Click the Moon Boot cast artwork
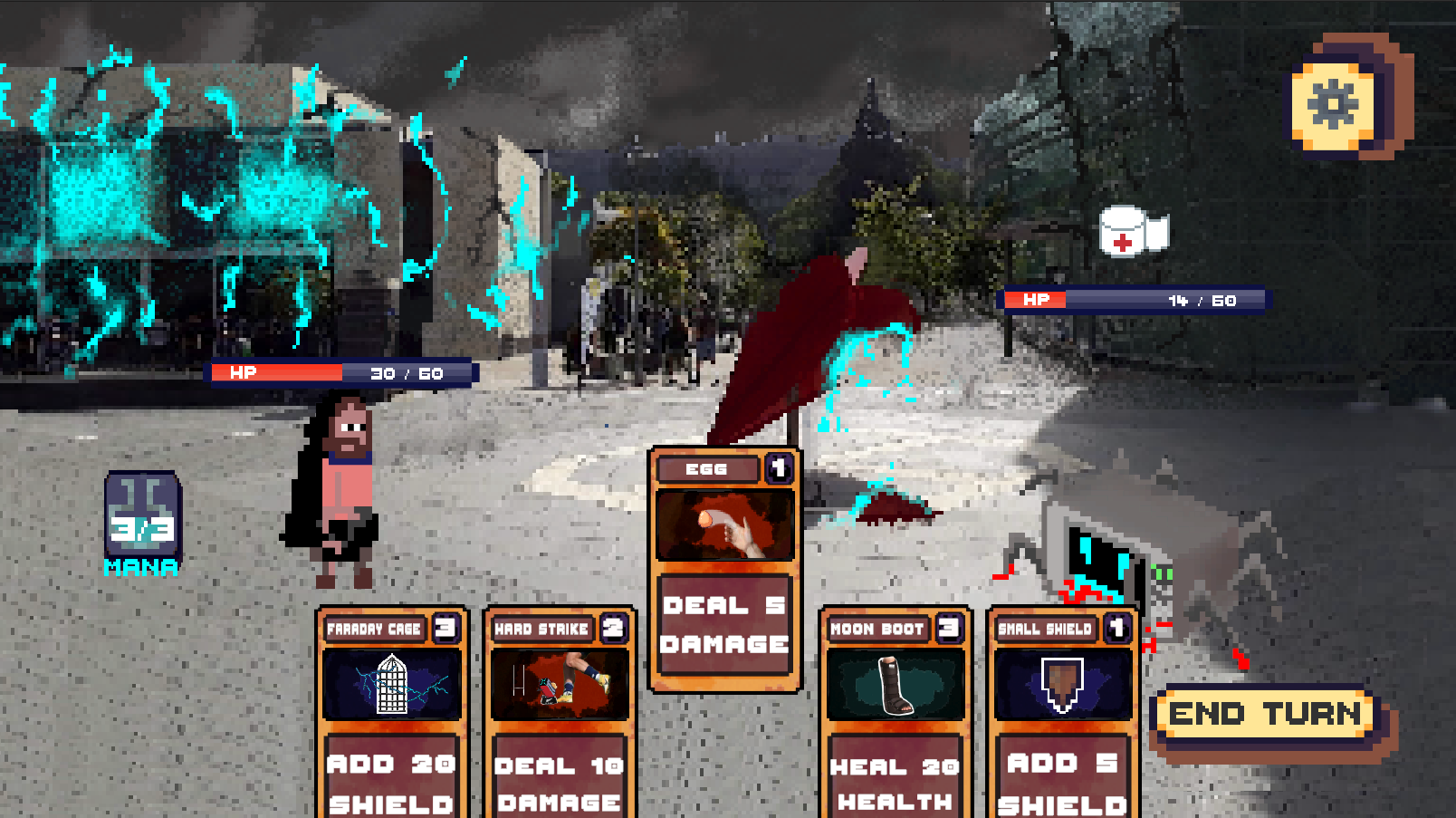The height and width of the screenshot is (818, 1456). coord(896,685)
